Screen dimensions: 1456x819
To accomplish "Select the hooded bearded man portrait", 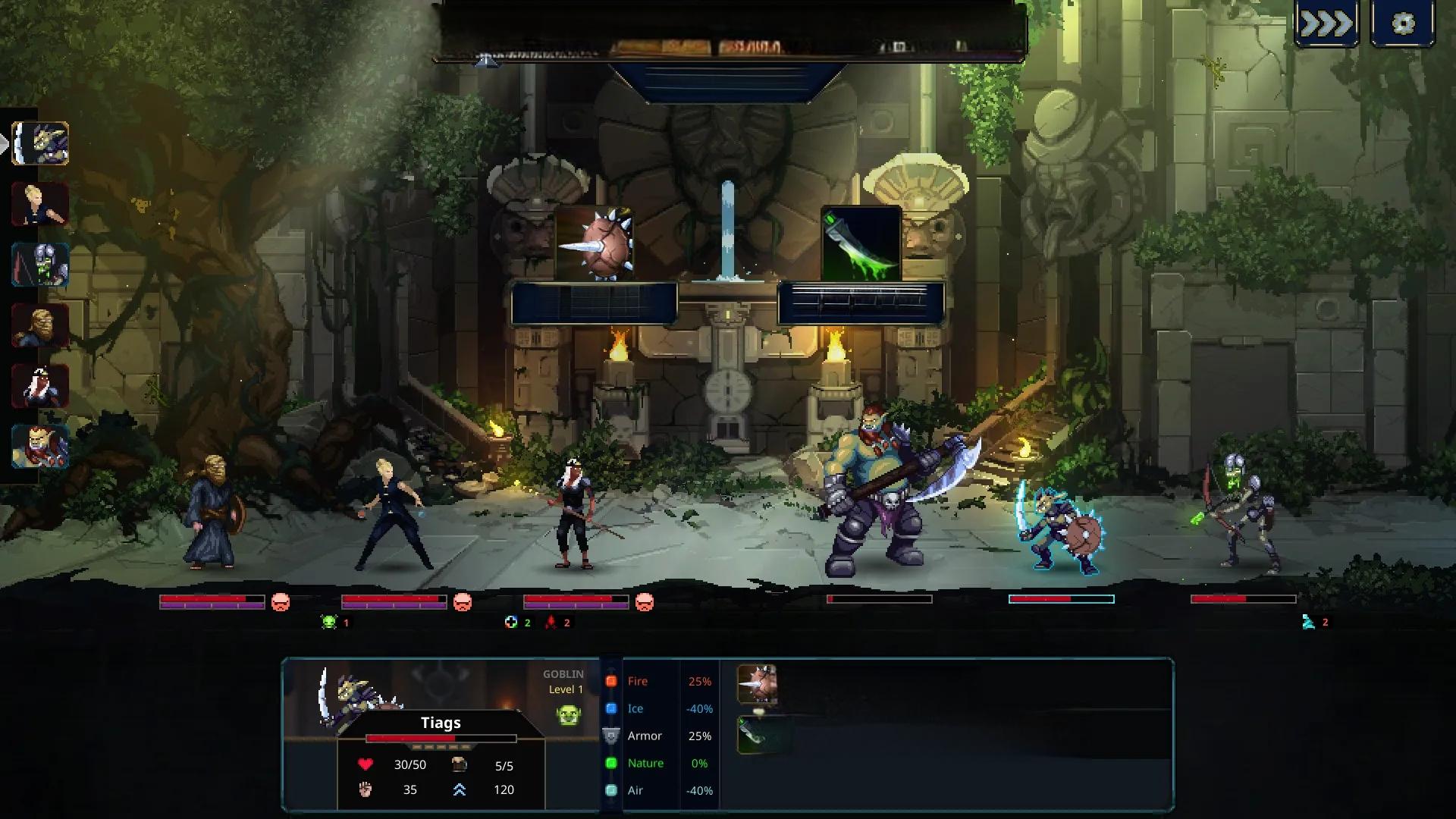I will coord(40,325).
